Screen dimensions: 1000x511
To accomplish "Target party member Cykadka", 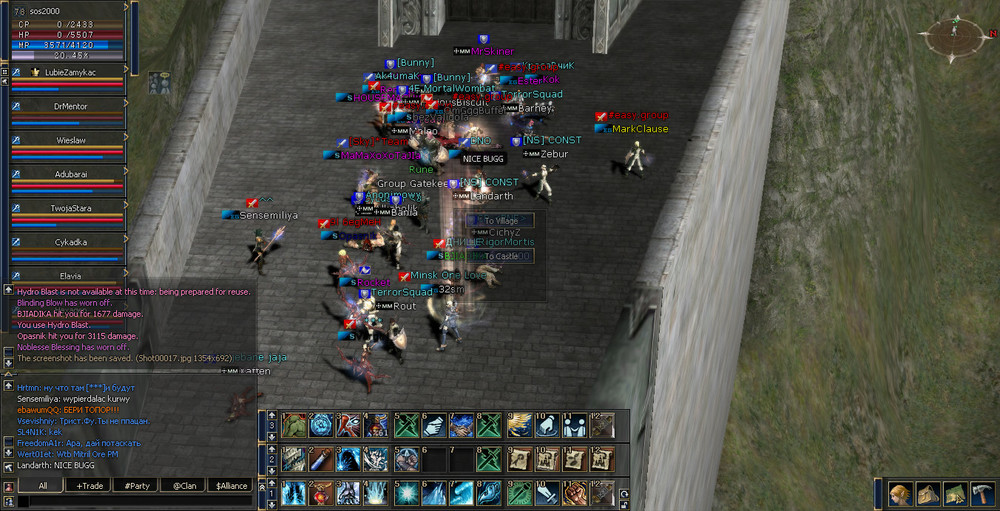I will click(69, 241).
